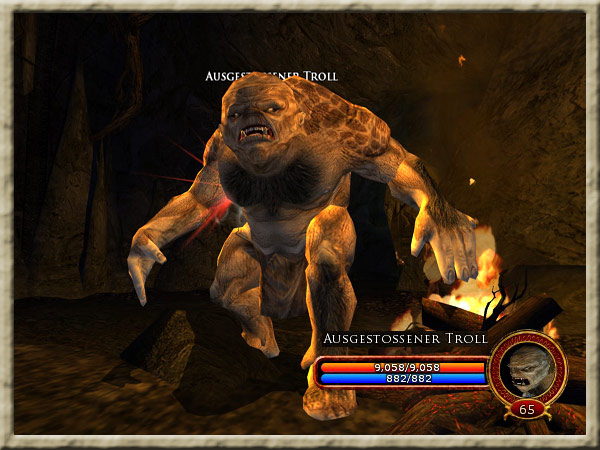Click the Ausgestossener Troll target portrait

(528, 367)
